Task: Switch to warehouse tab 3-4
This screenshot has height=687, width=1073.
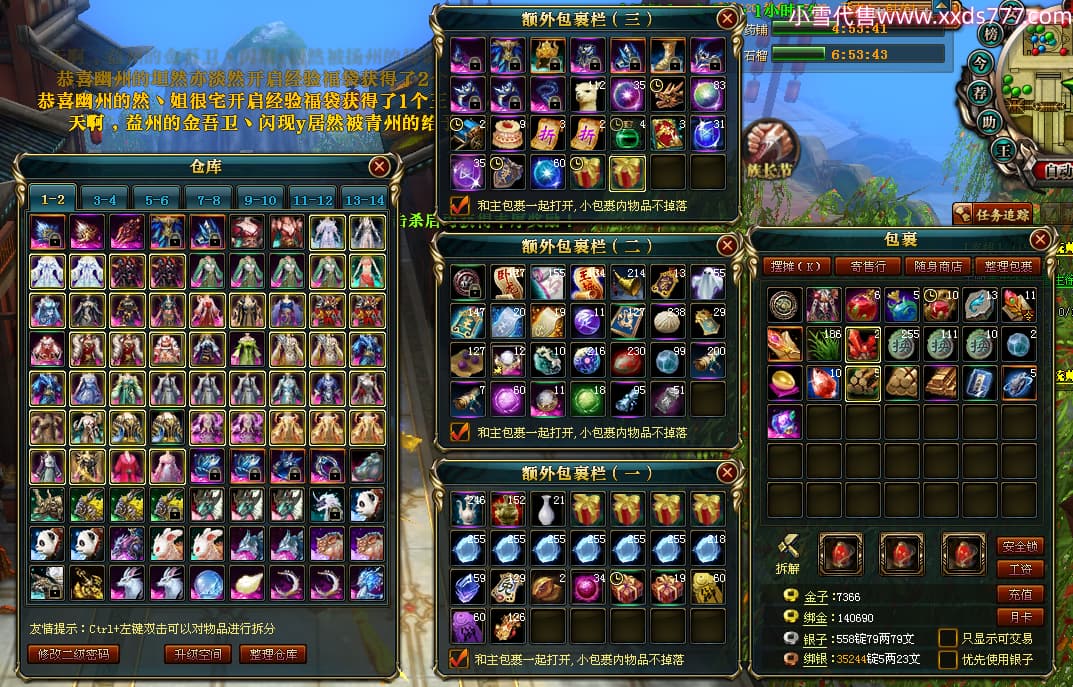Action: [x=105, y=199]
